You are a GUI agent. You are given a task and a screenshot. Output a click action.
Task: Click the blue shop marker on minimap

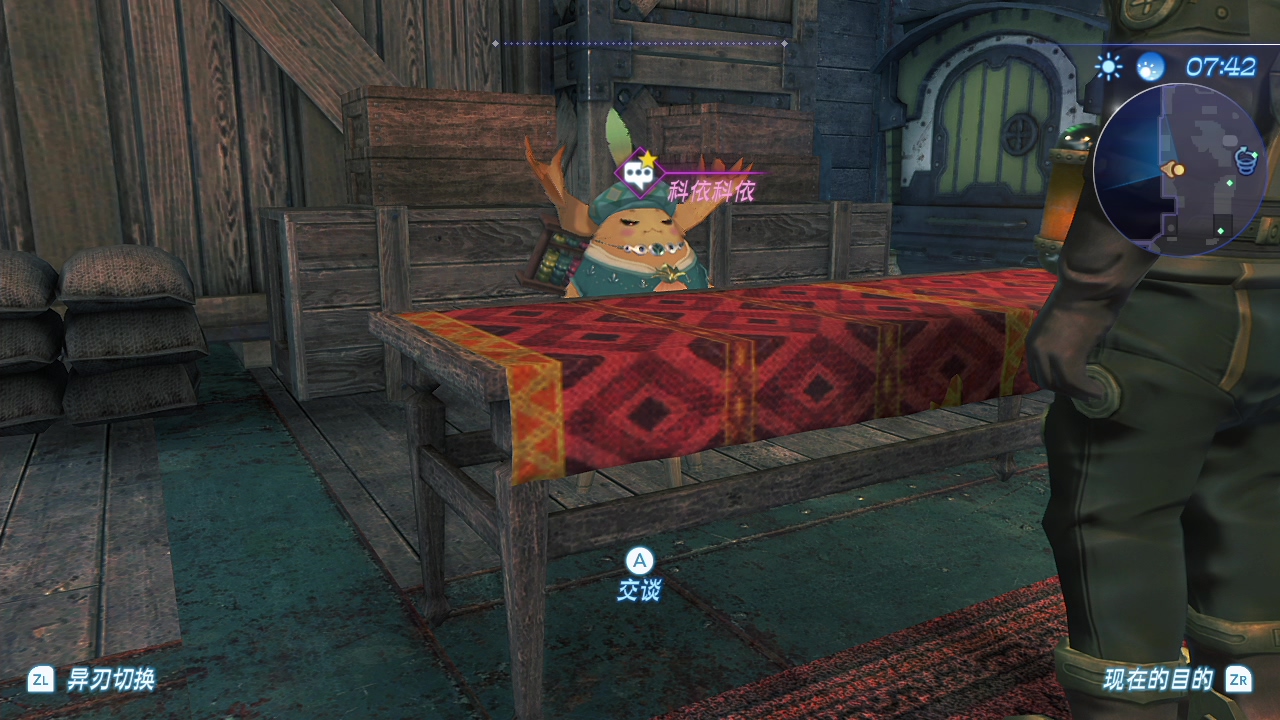(1245, 158)
